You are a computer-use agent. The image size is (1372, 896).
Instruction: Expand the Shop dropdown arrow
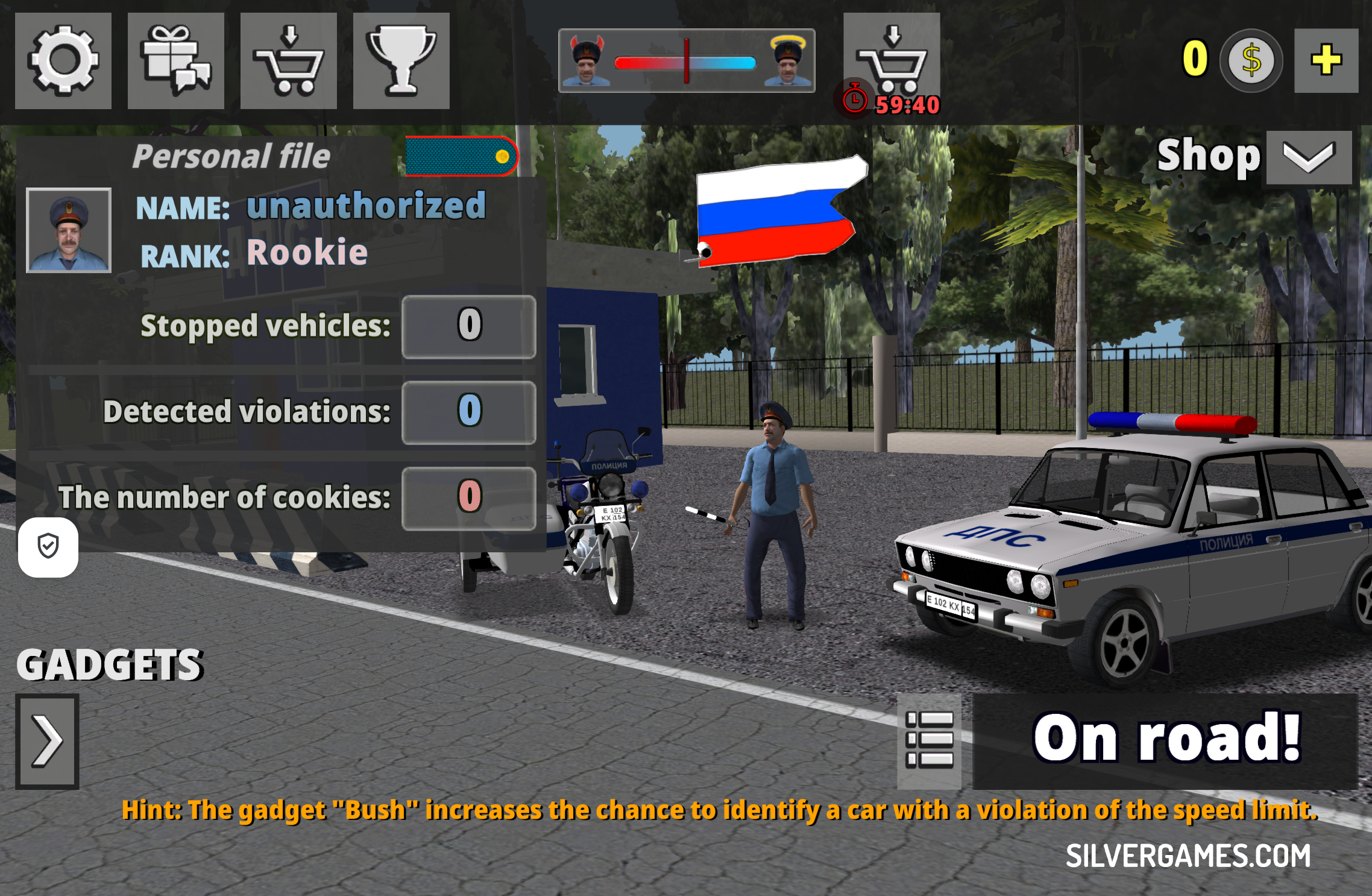[1309, 157]
